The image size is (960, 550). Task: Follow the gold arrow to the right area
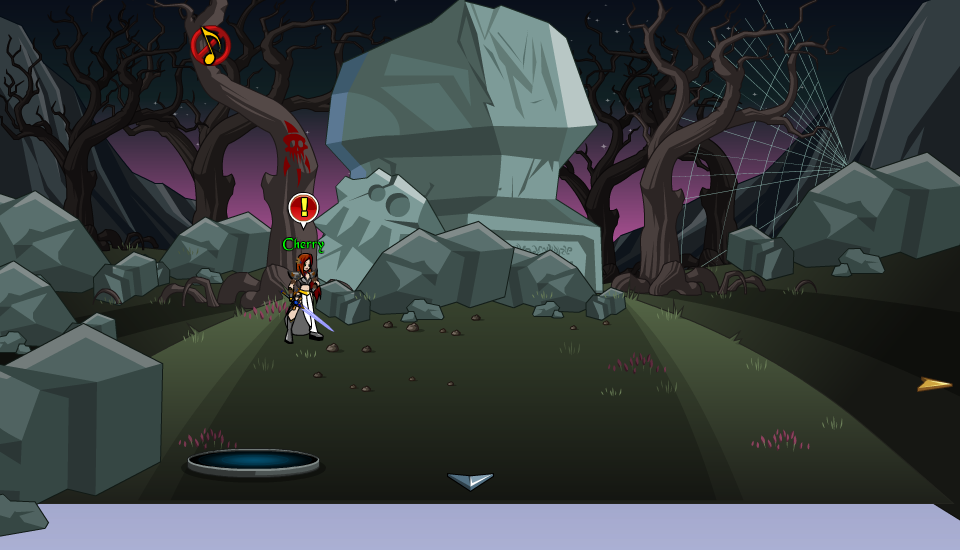pyautogui.click(x=934, y=384)
